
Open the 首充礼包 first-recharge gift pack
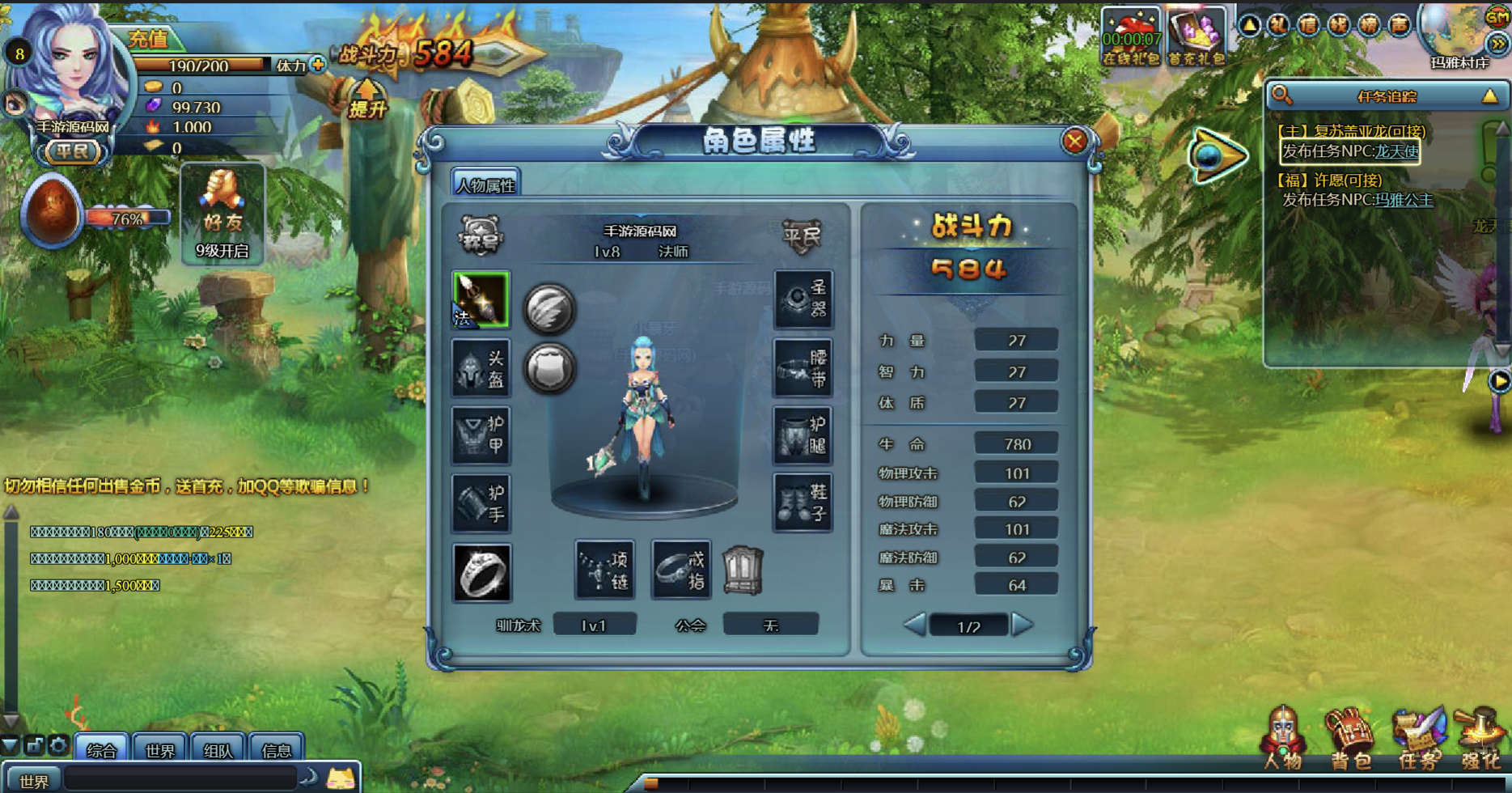point(1196,36)
